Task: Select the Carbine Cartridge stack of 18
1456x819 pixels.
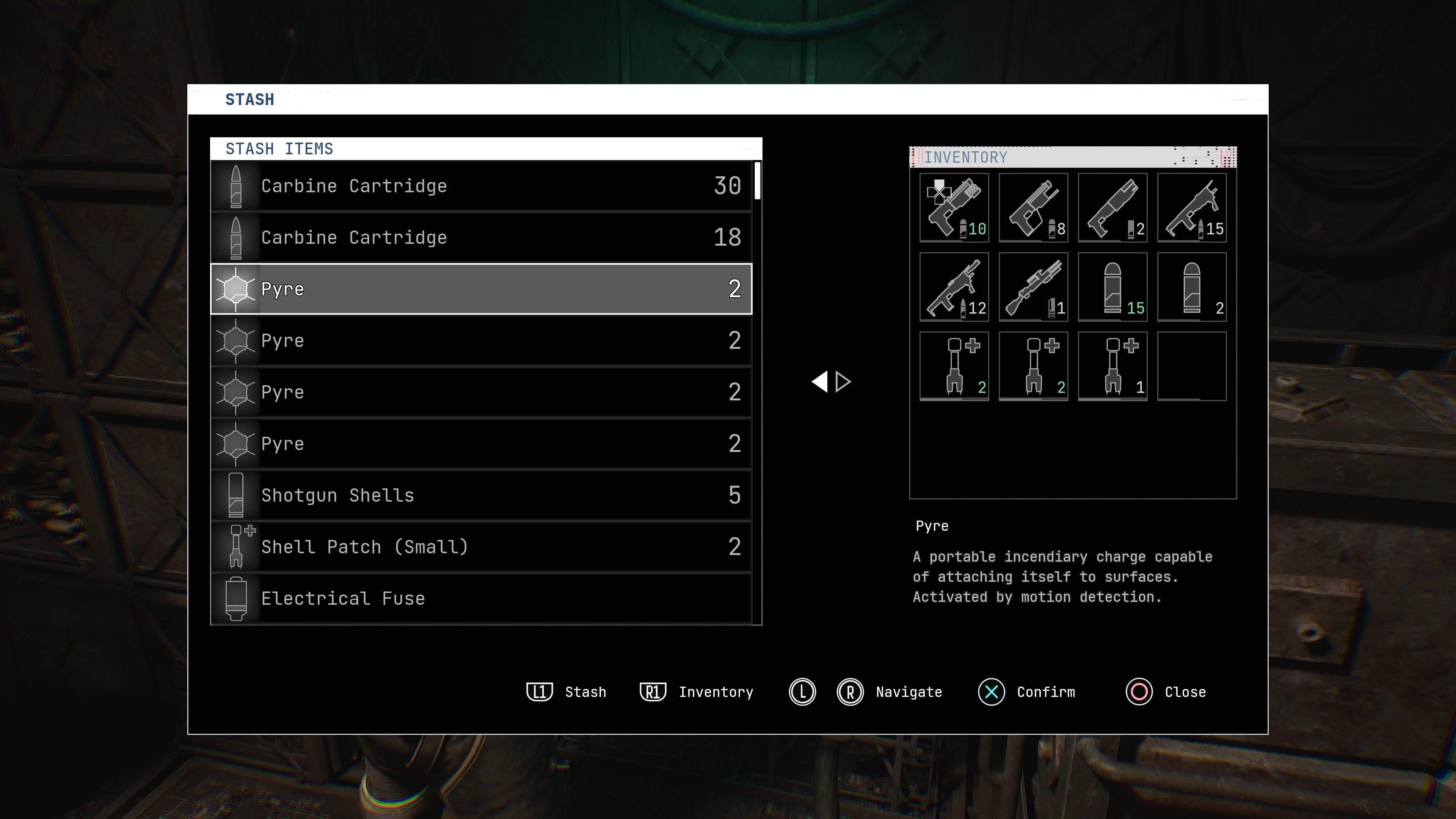Action: point(481,237)
